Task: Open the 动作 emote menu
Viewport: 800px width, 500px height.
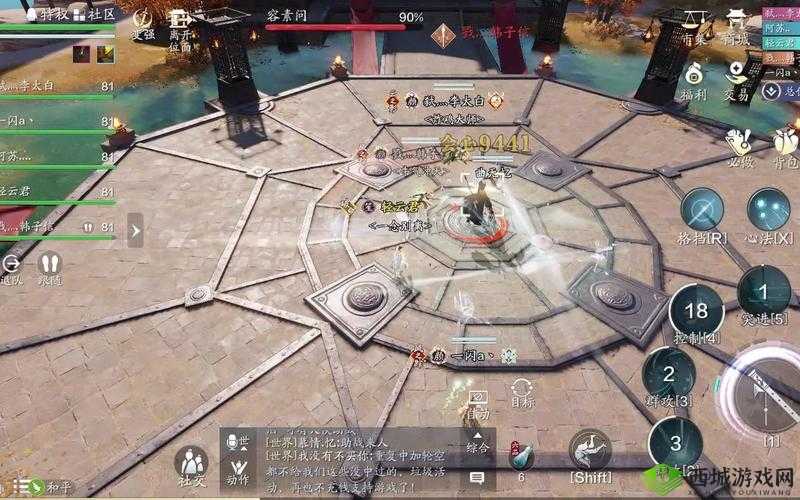Action: click(238, 468)
